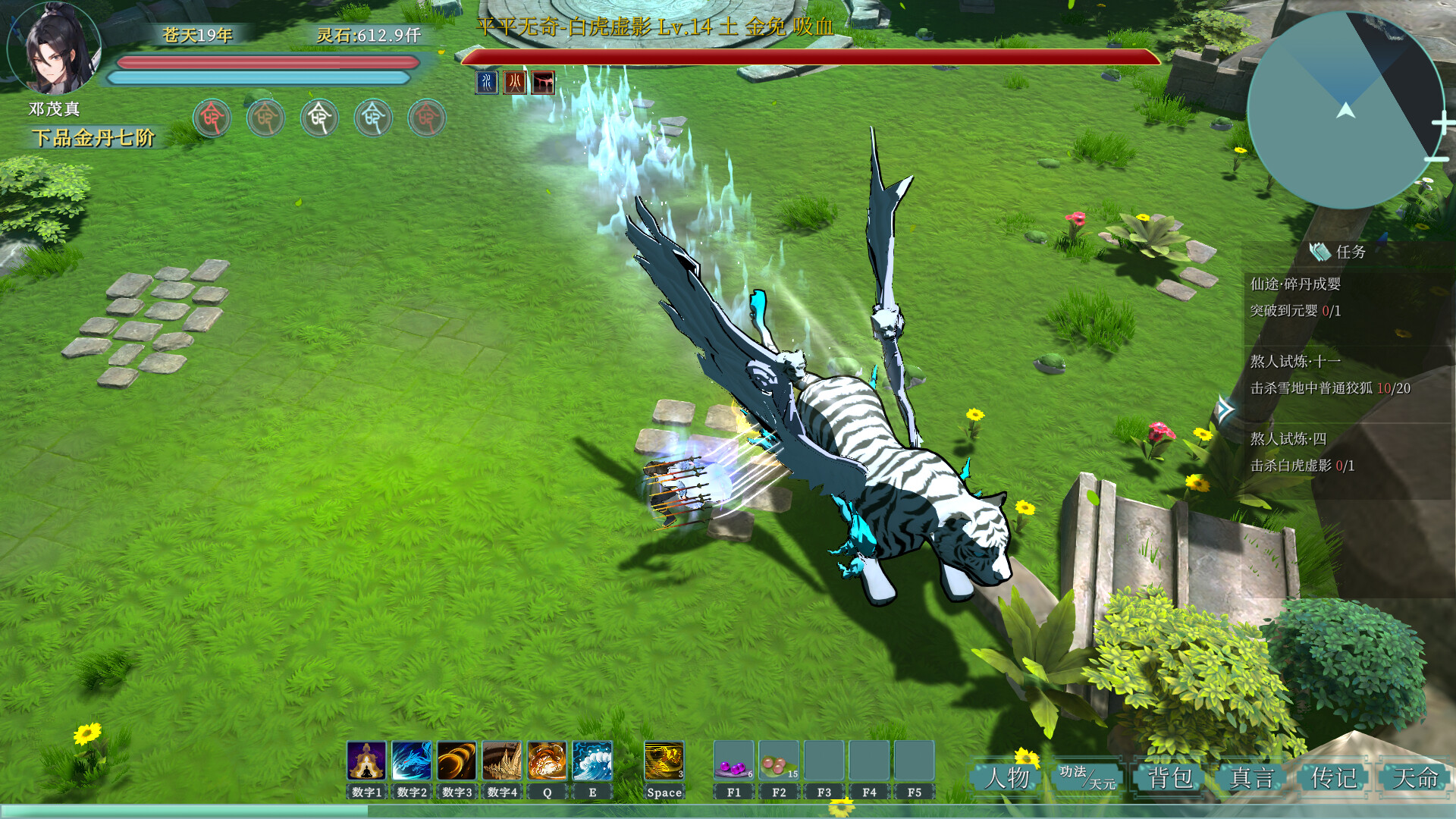Viewport: 1456px width, 819px height.
Task: Trigger the earth spikes skill
Action: click(502, 761)
